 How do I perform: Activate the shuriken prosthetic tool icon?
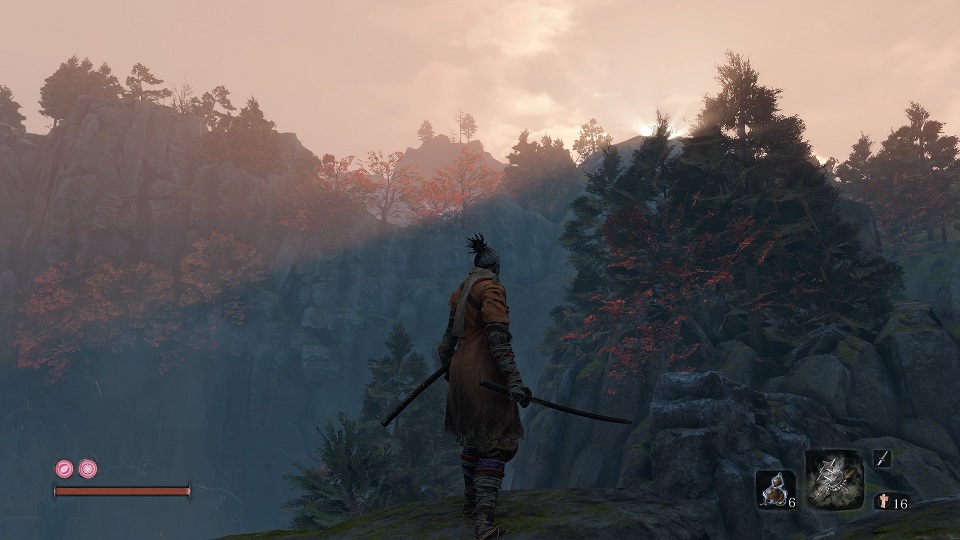834,476
